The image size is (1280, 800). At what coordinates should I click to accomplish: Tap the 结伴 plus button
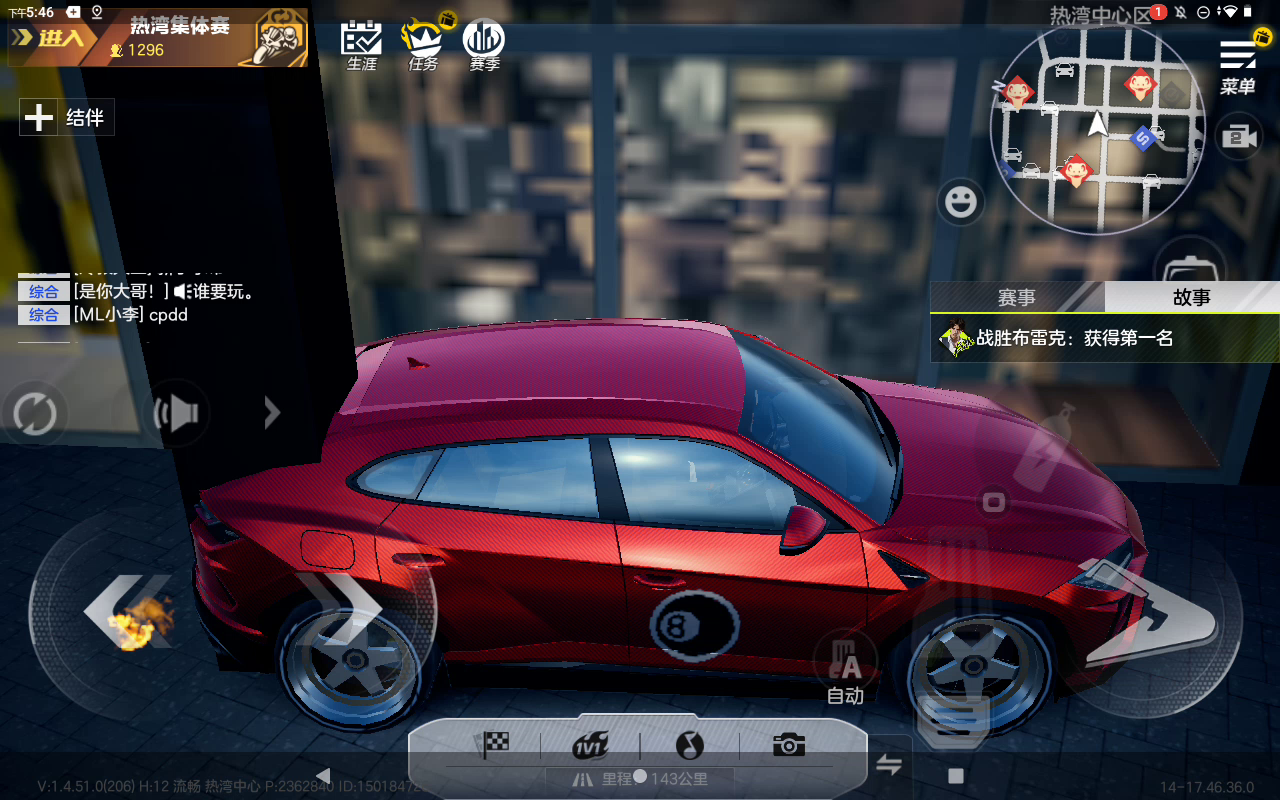[x=39, y=118]
